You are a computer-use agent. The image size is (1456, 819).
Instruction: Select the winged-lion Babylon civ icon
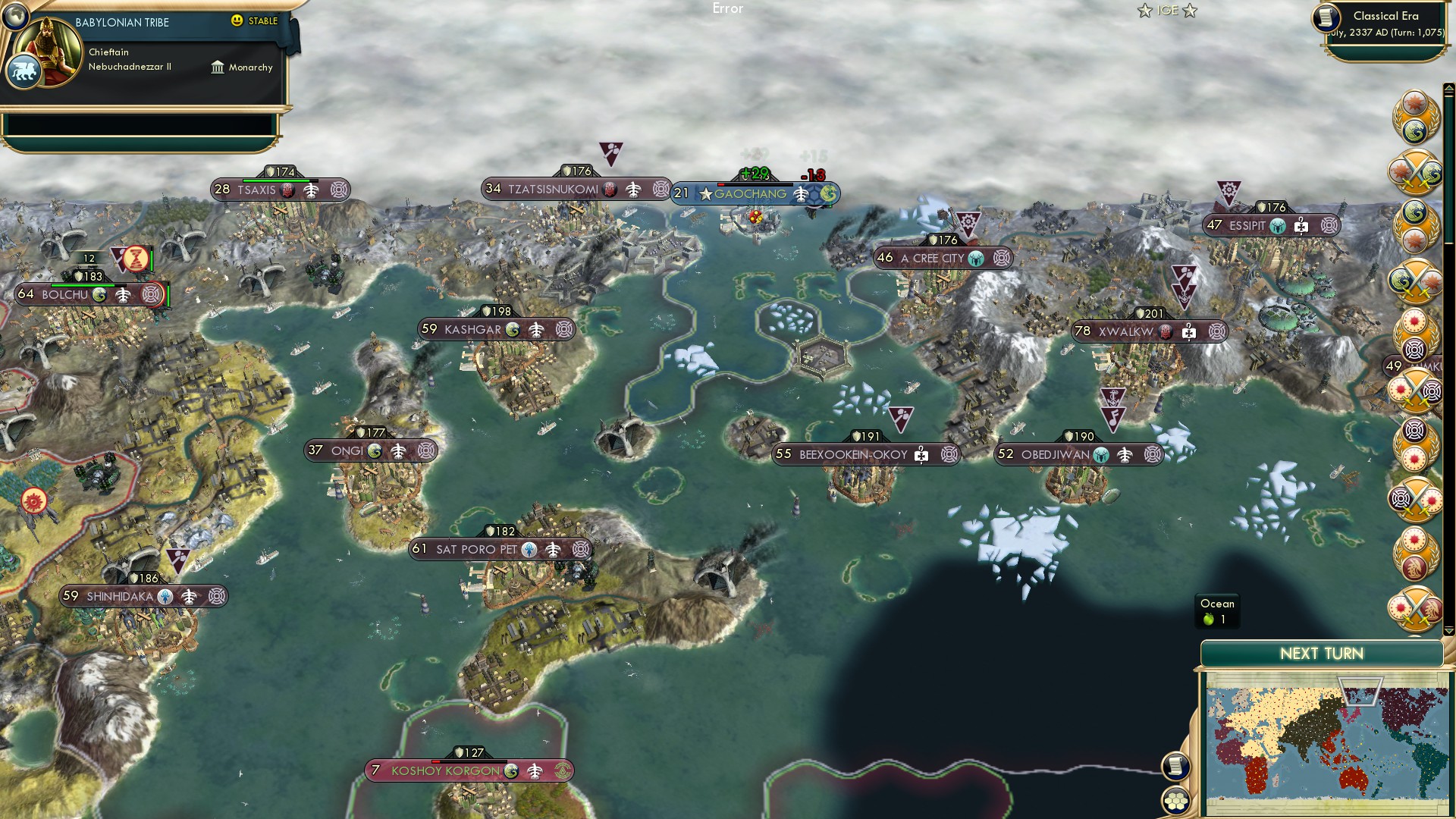click(x=25, y=69)
